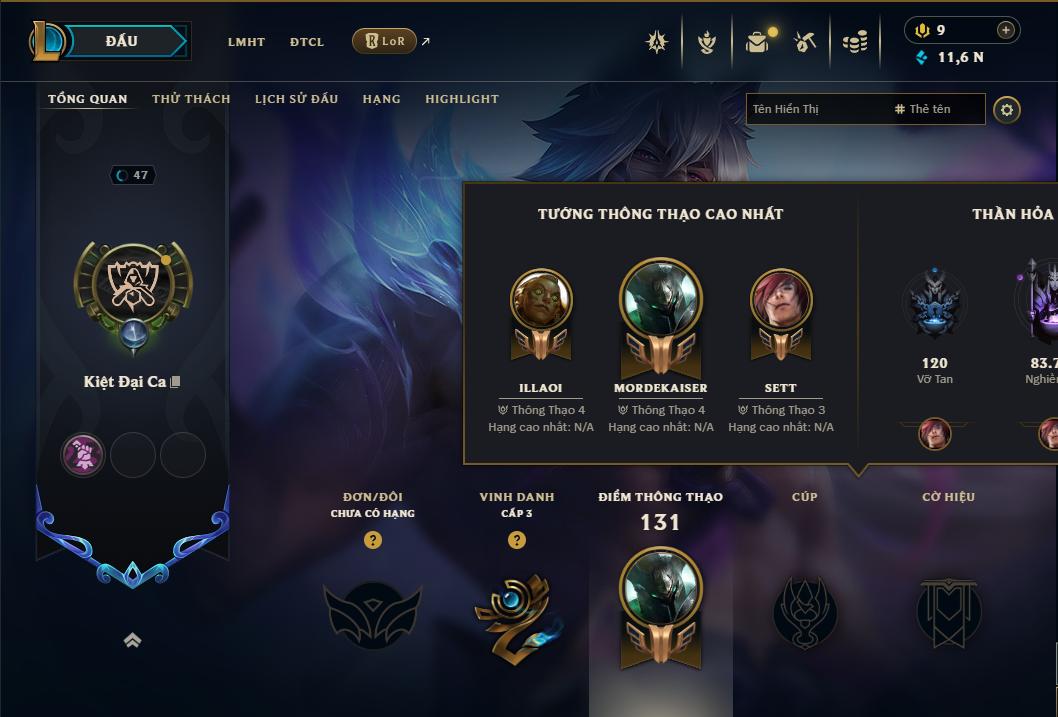Screen dimensions: 1058x717
Task: Open the CÚP trophy emblem
Action: (805, 612)
